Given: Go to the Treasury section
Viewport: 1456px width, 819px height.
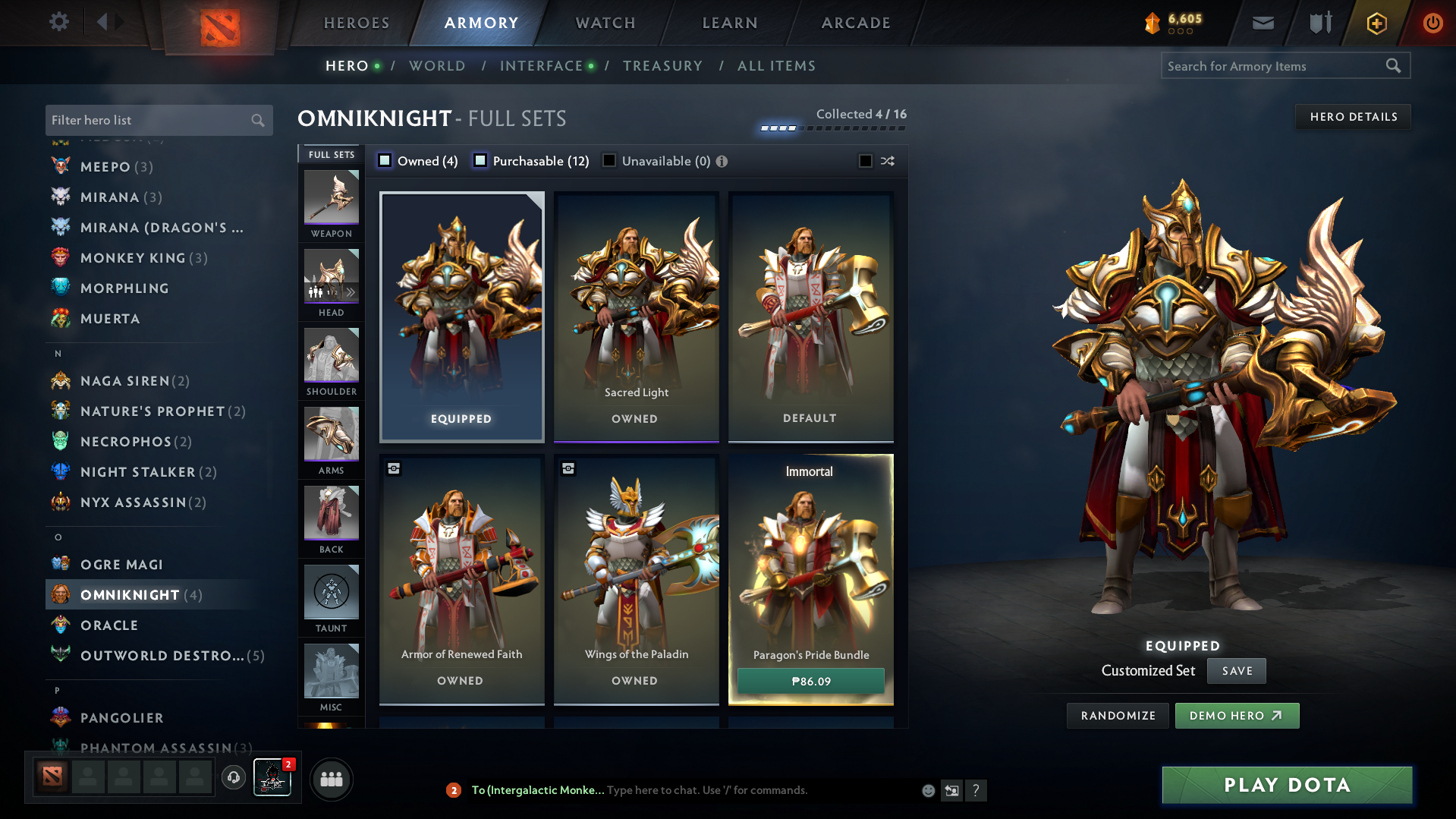Looking at the screenshot, I should pos(662,66).
